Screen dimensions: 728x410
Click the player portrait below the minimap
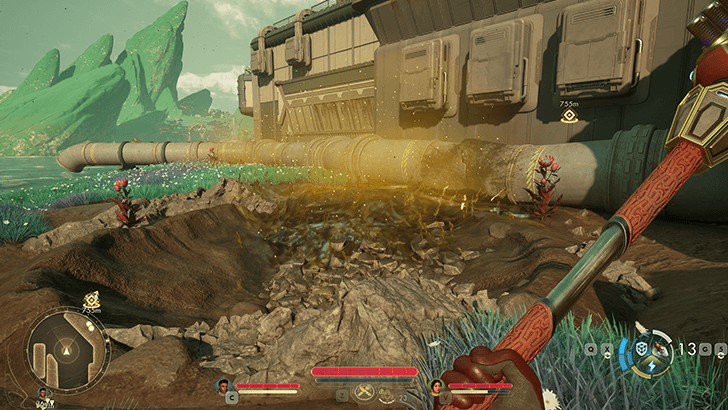pos(43,394)
